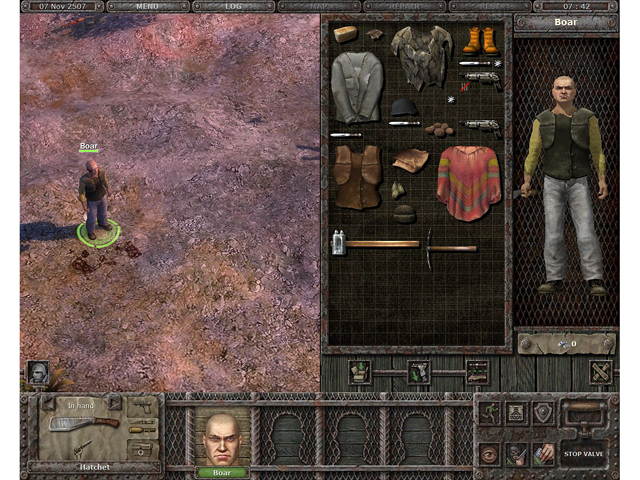640x480 pixels.
Task: Pick the dark helmet in inventory
Action: click(403, 107)
